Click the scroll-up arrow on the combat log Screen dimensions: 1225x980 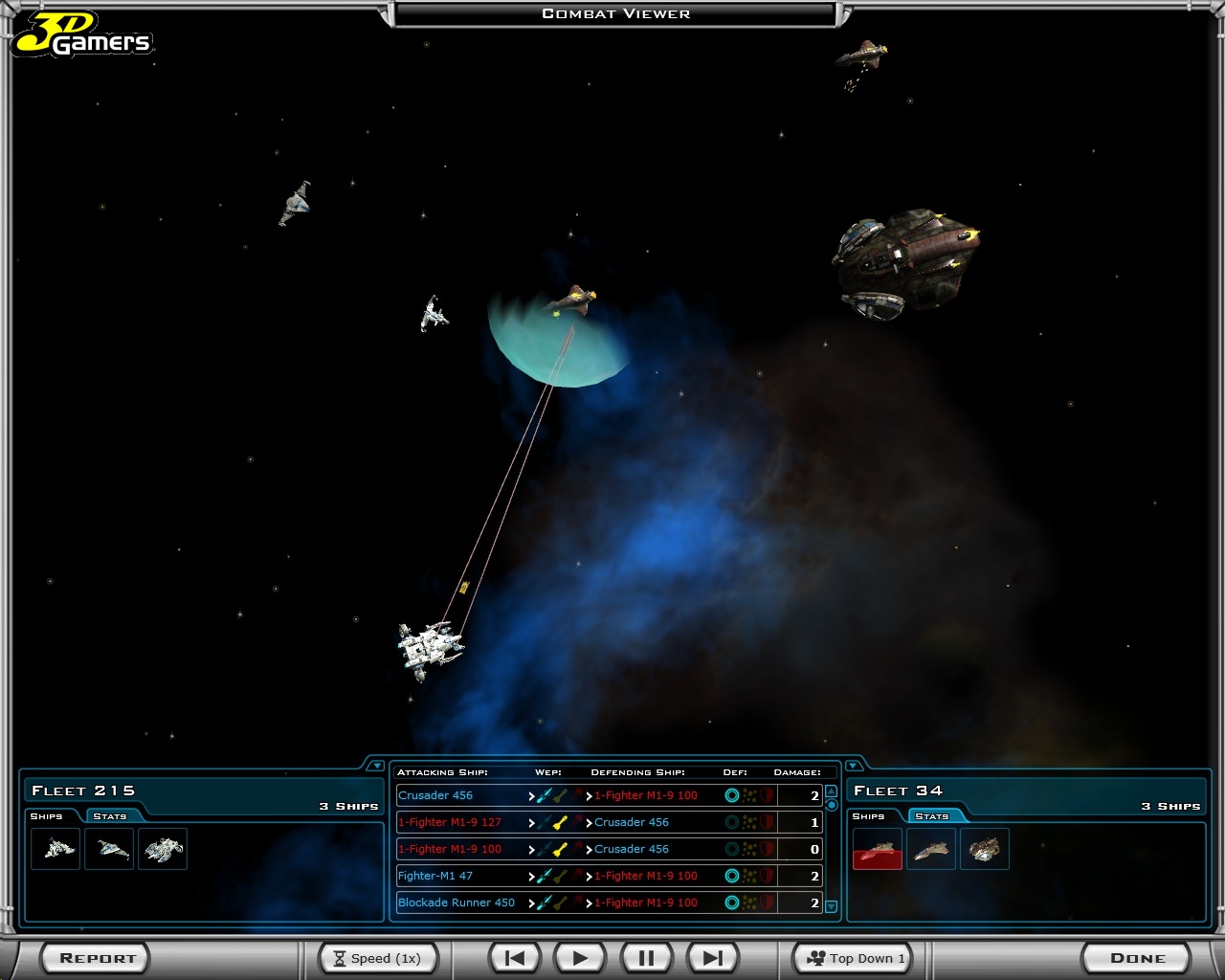point(831,792)
